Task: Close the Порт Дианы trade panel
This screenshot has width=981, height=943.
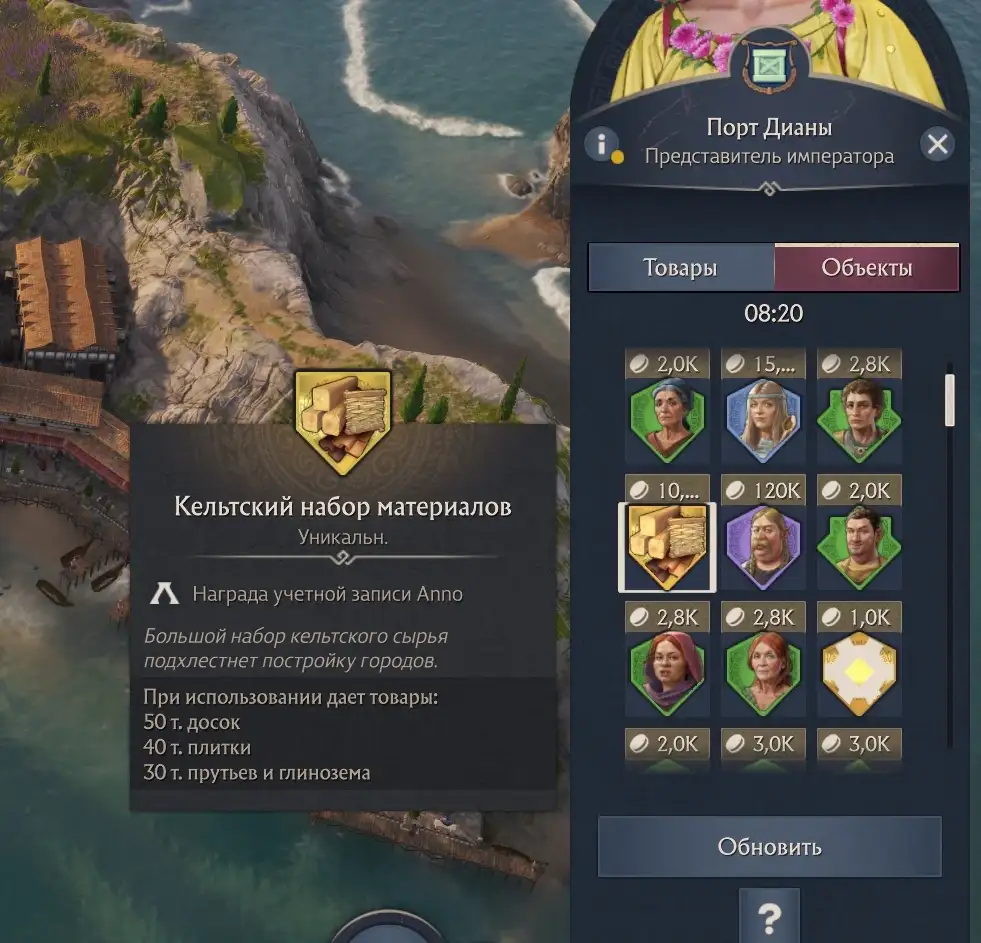Action: (937, 144)
